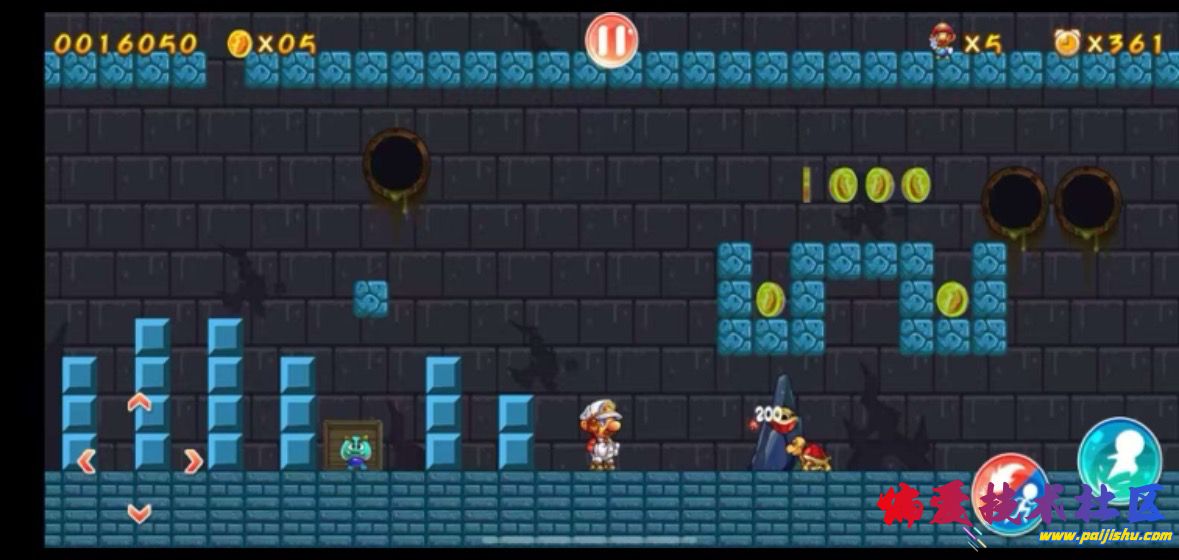1179x560 pixels.
Task: Tap the down arrow to crouch
Action: [x=139, y=514]
